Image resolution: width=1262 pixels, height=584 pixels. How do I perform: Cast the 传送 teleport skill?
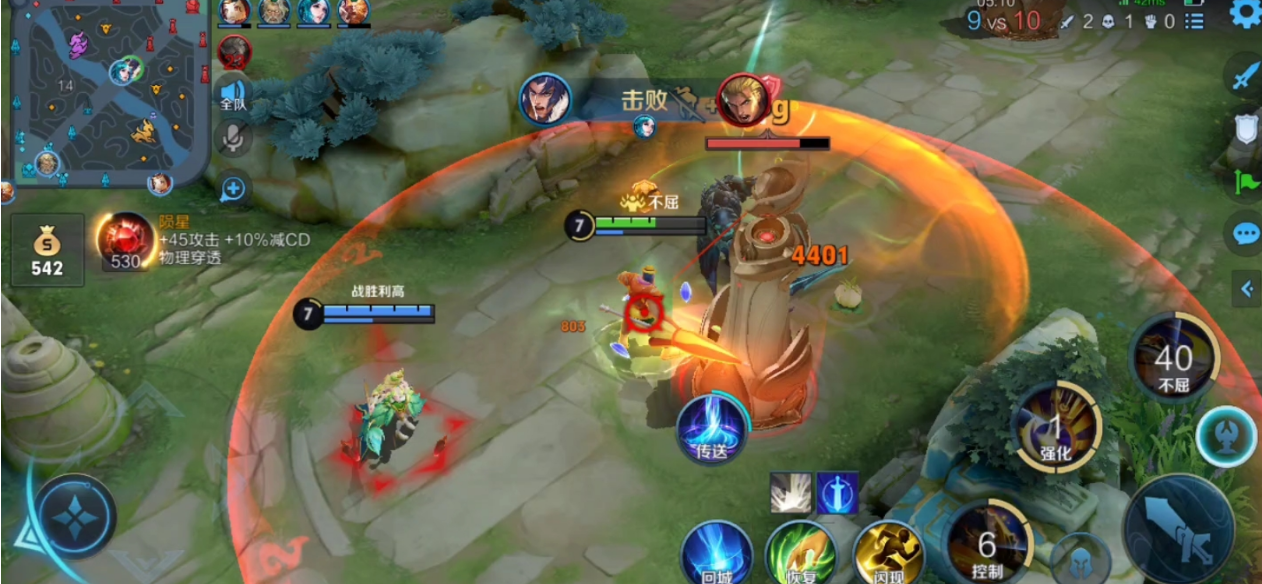(x=711, y=429)
